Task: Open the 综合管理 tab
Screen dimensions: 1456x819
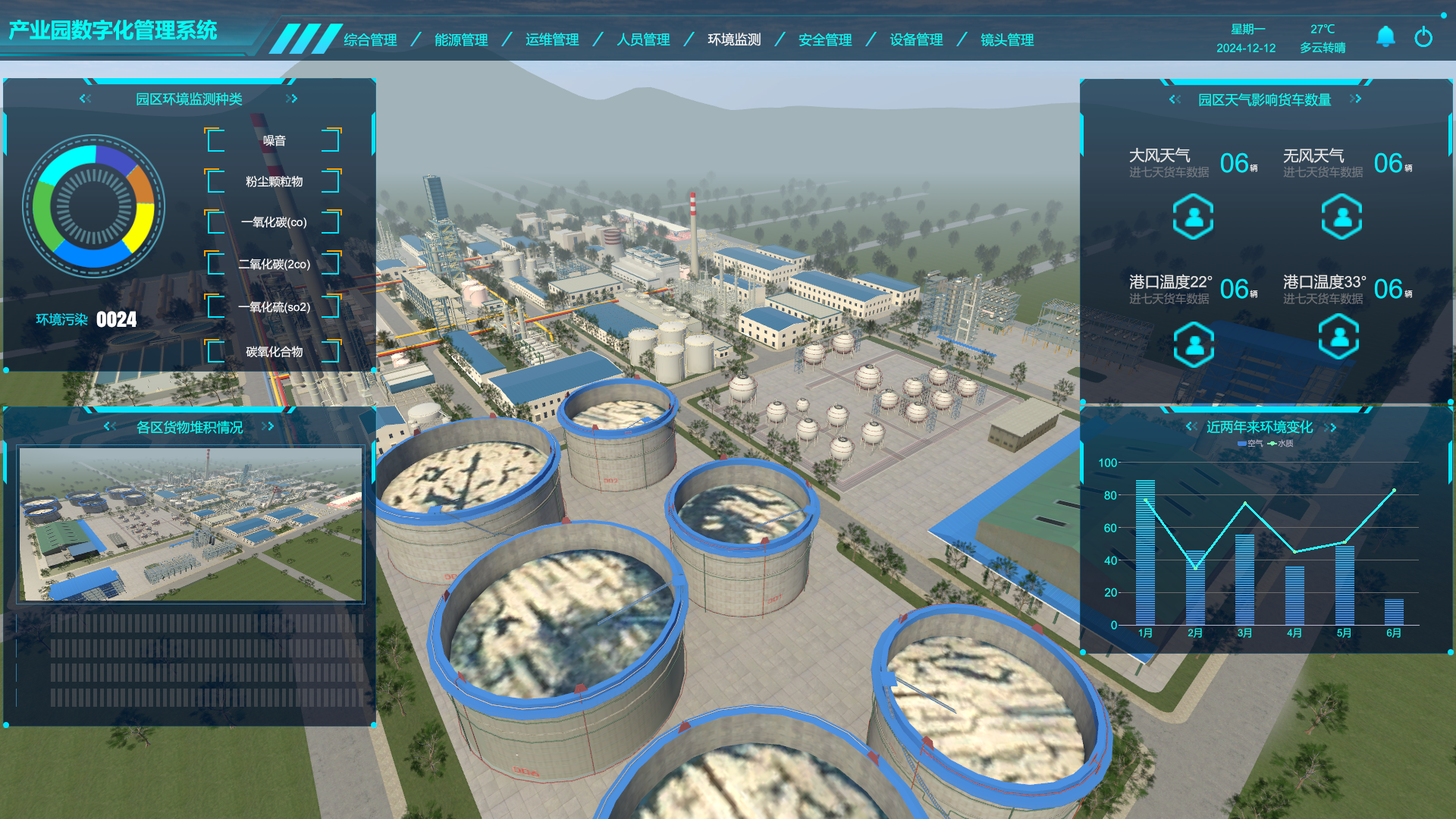Action: click(370, 39)
